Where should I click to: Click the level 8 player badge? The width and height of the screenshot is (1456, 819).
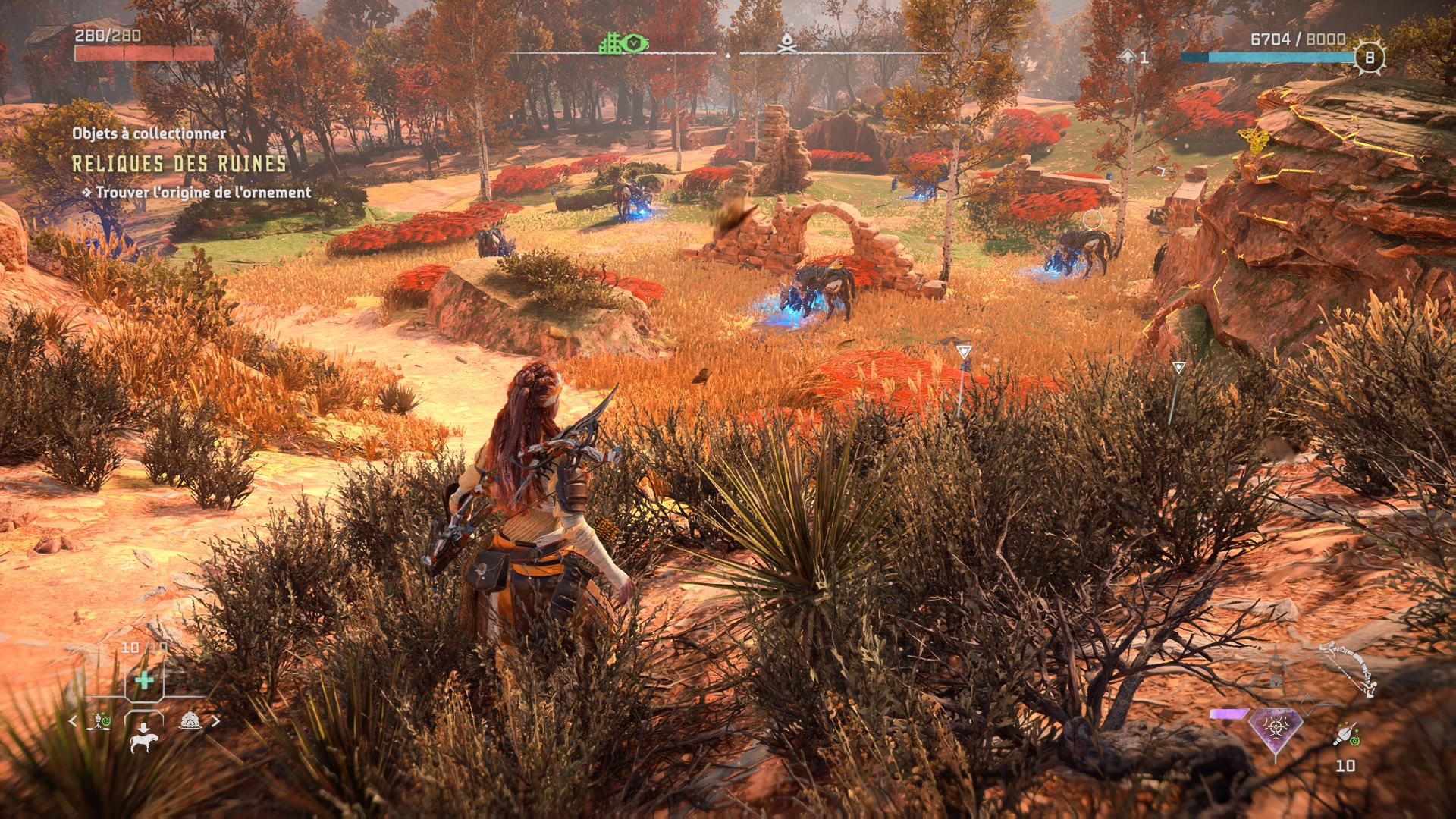coord(1370,57)
